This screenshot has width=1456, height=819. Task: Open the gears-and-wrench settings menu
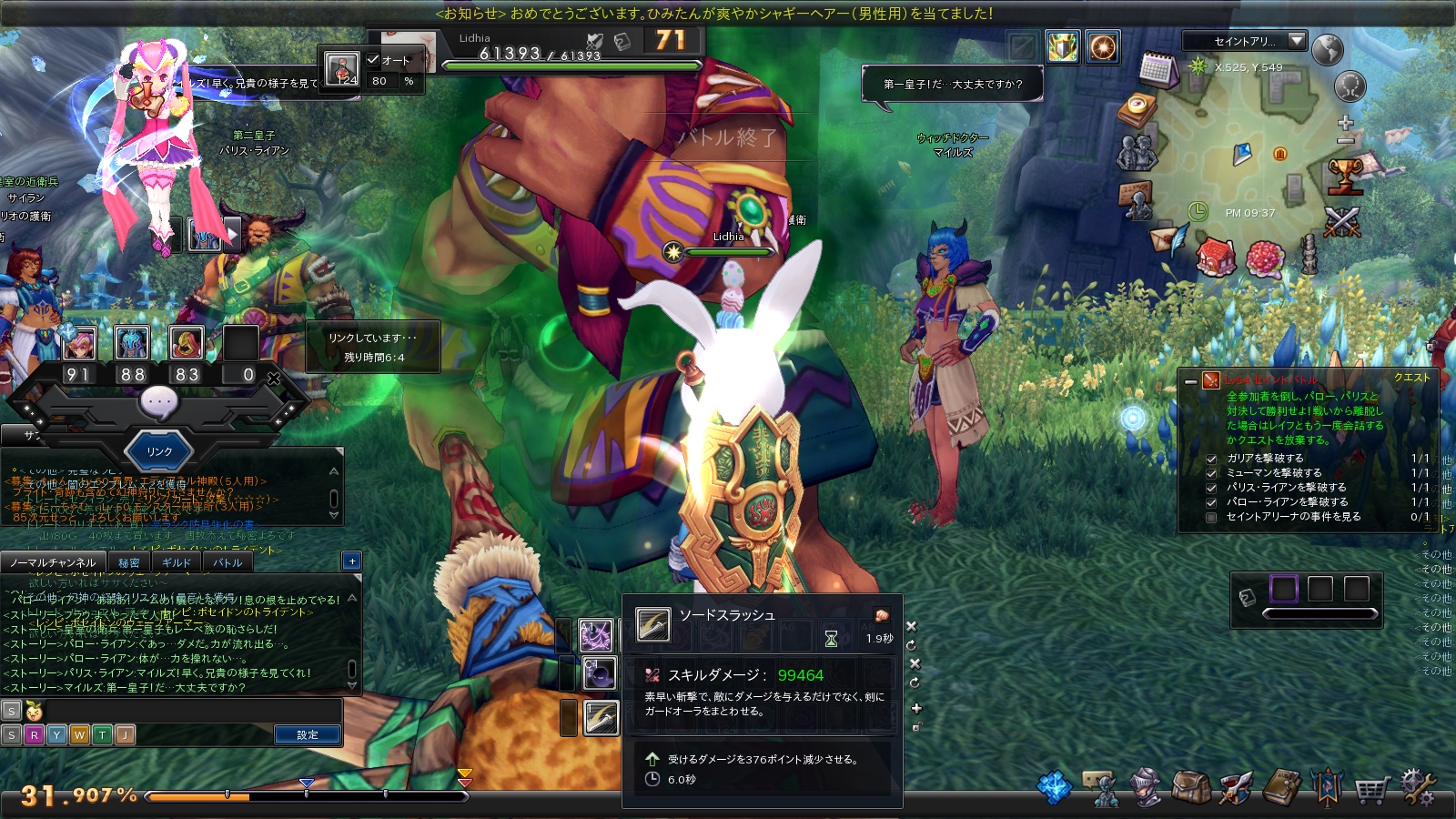pos(1418,787)
